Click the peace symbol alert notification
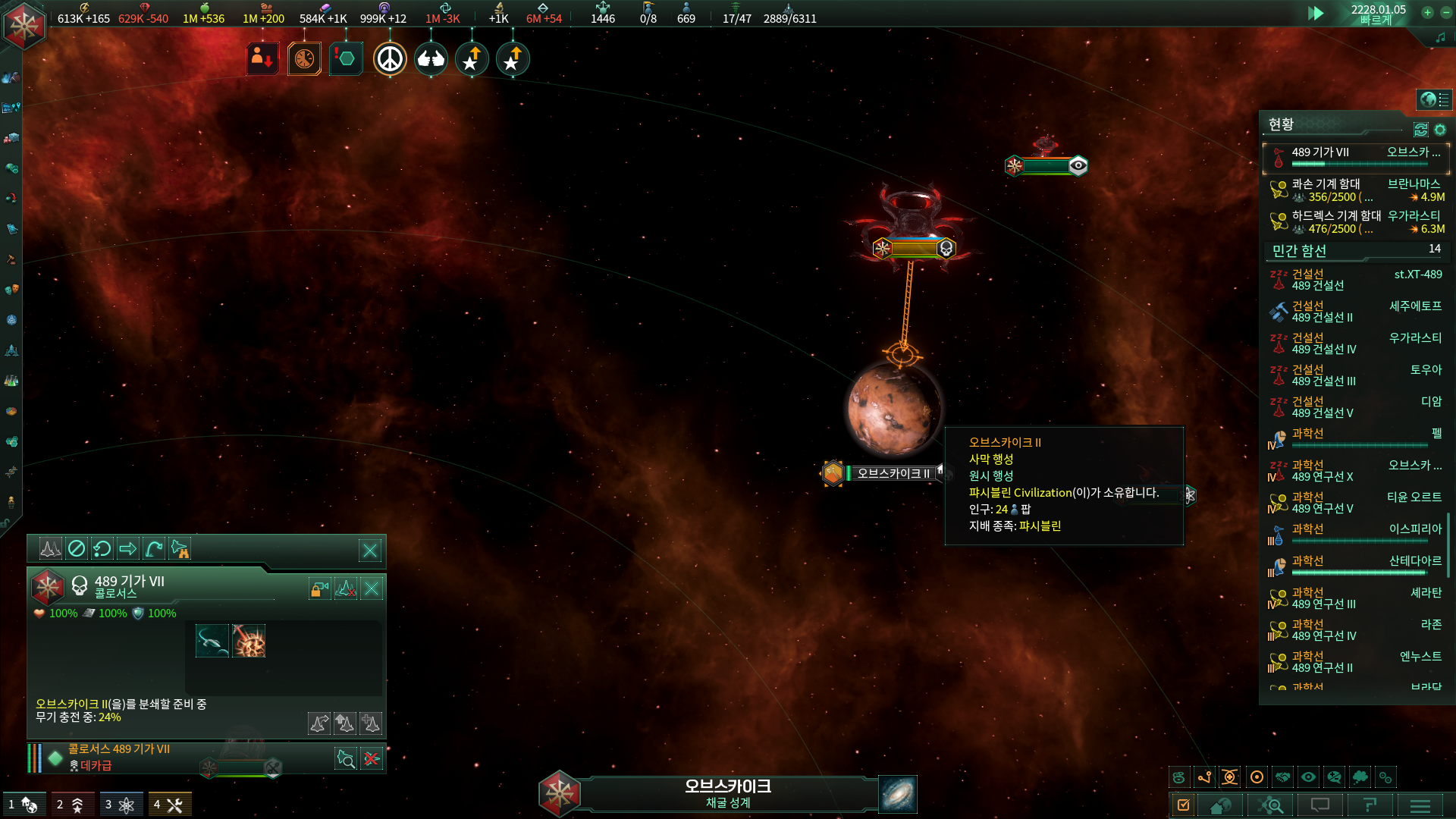1456x819 pixels. point(390,59)
